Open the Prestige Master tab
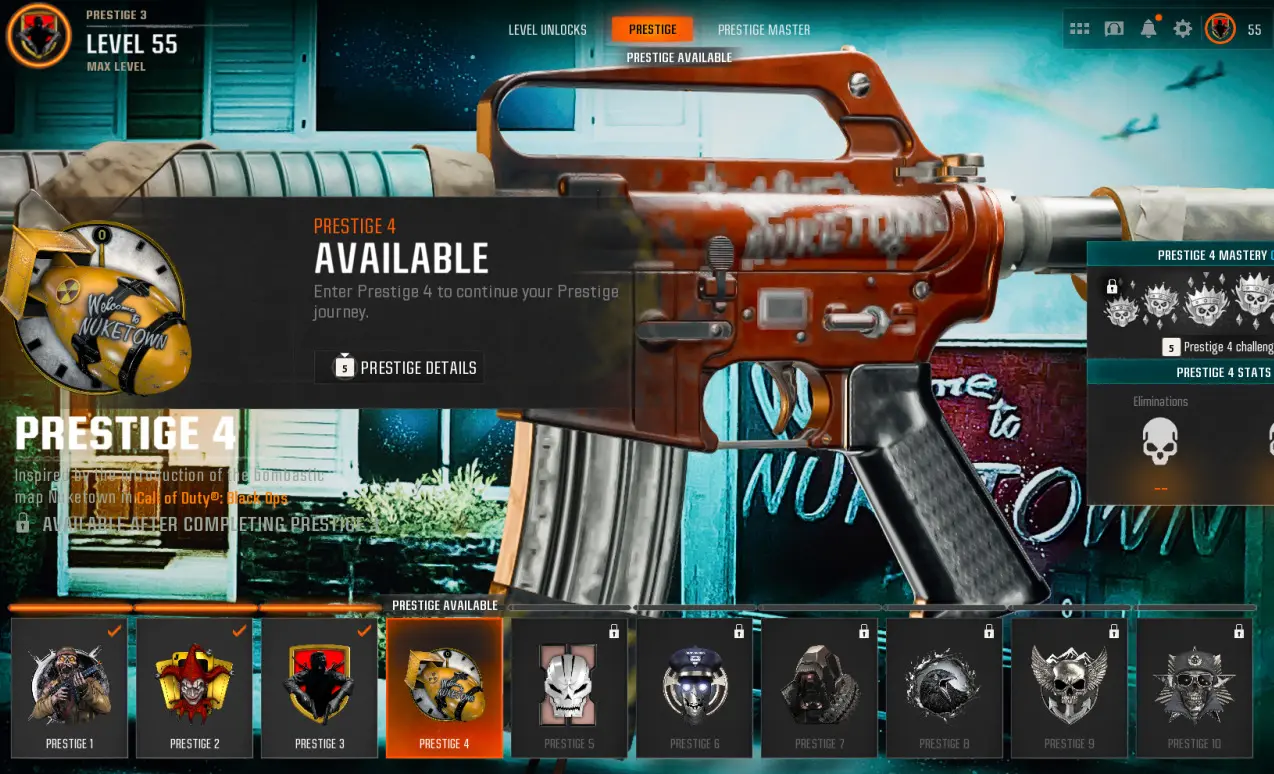The width and height of the screenshot is (1274, 774). (763, 30)
